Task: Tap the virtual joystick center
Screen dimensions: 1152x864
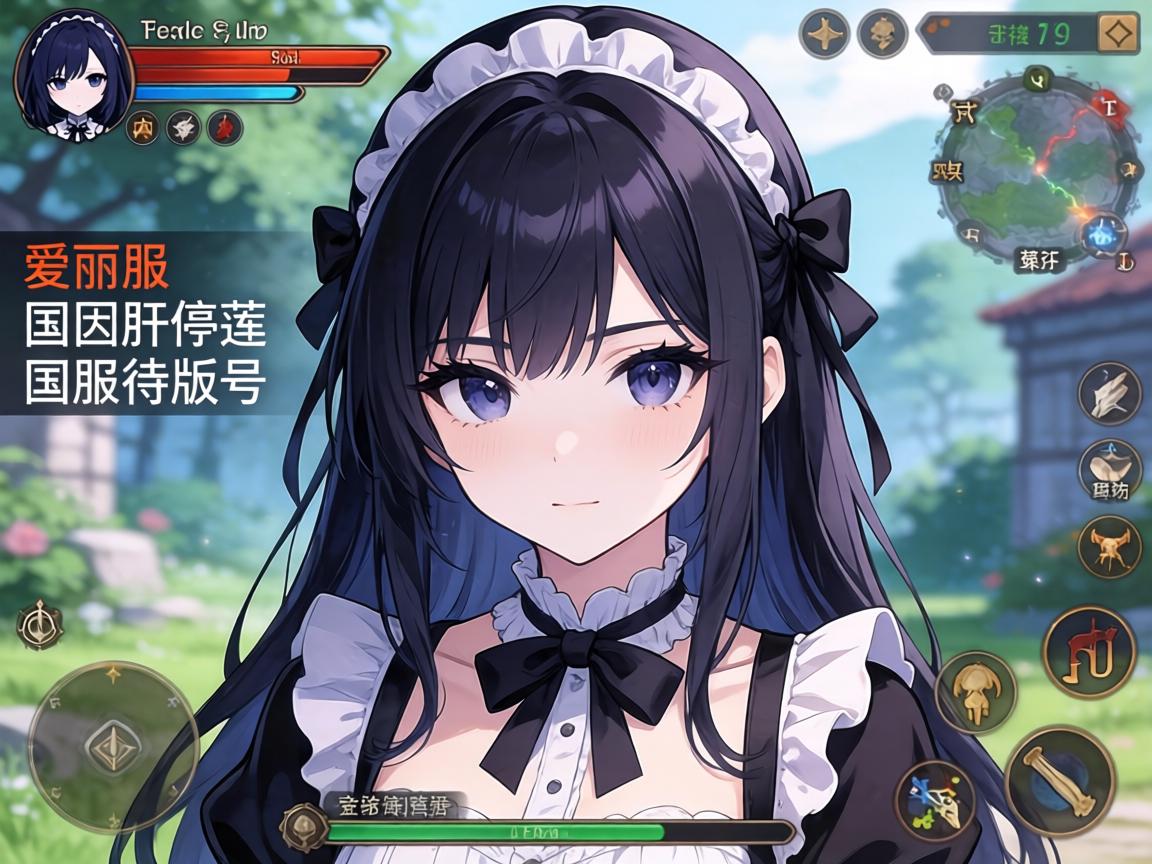Action: click(x=112, y=746)
